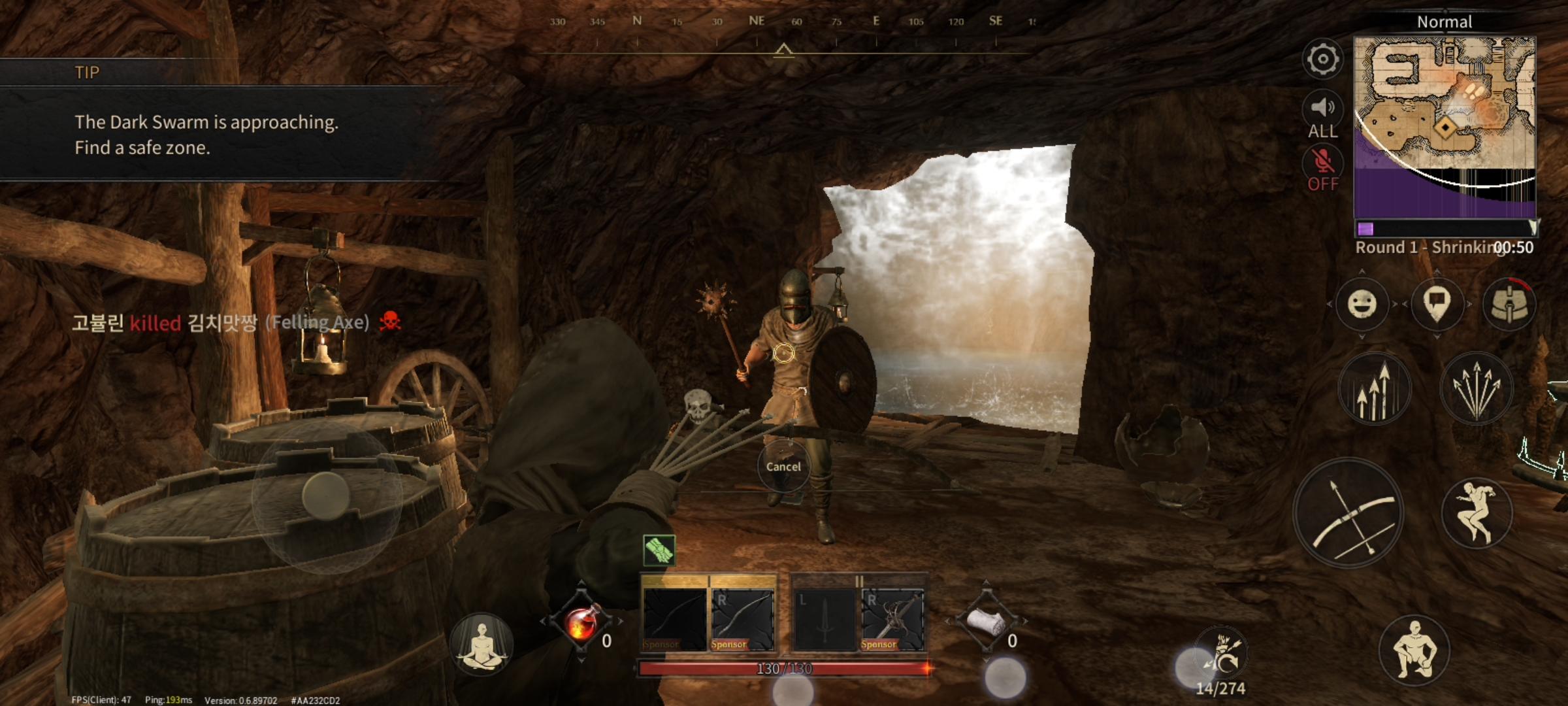Activate the spread multishot arrow skill
Viewport: 1568px width, 706px height.
[x=1477, y=389]
